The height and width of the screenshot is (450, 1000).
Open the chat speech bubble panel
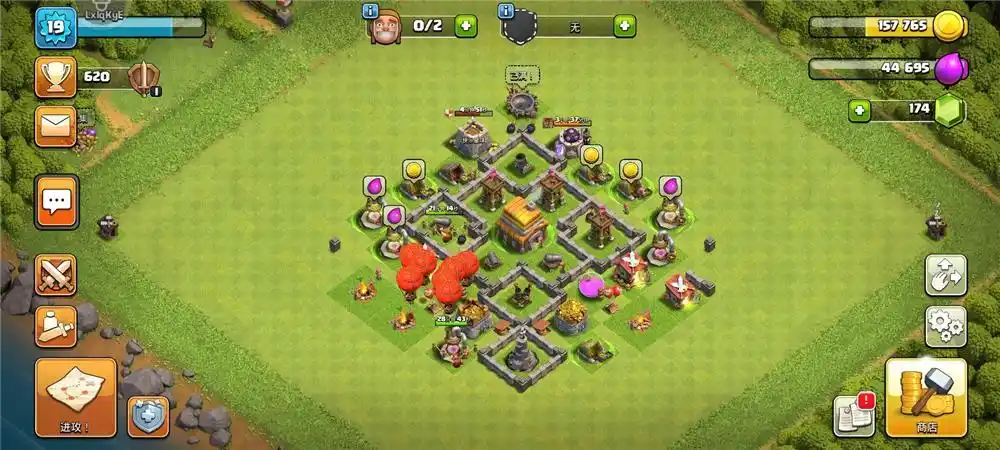pos(56,202)
